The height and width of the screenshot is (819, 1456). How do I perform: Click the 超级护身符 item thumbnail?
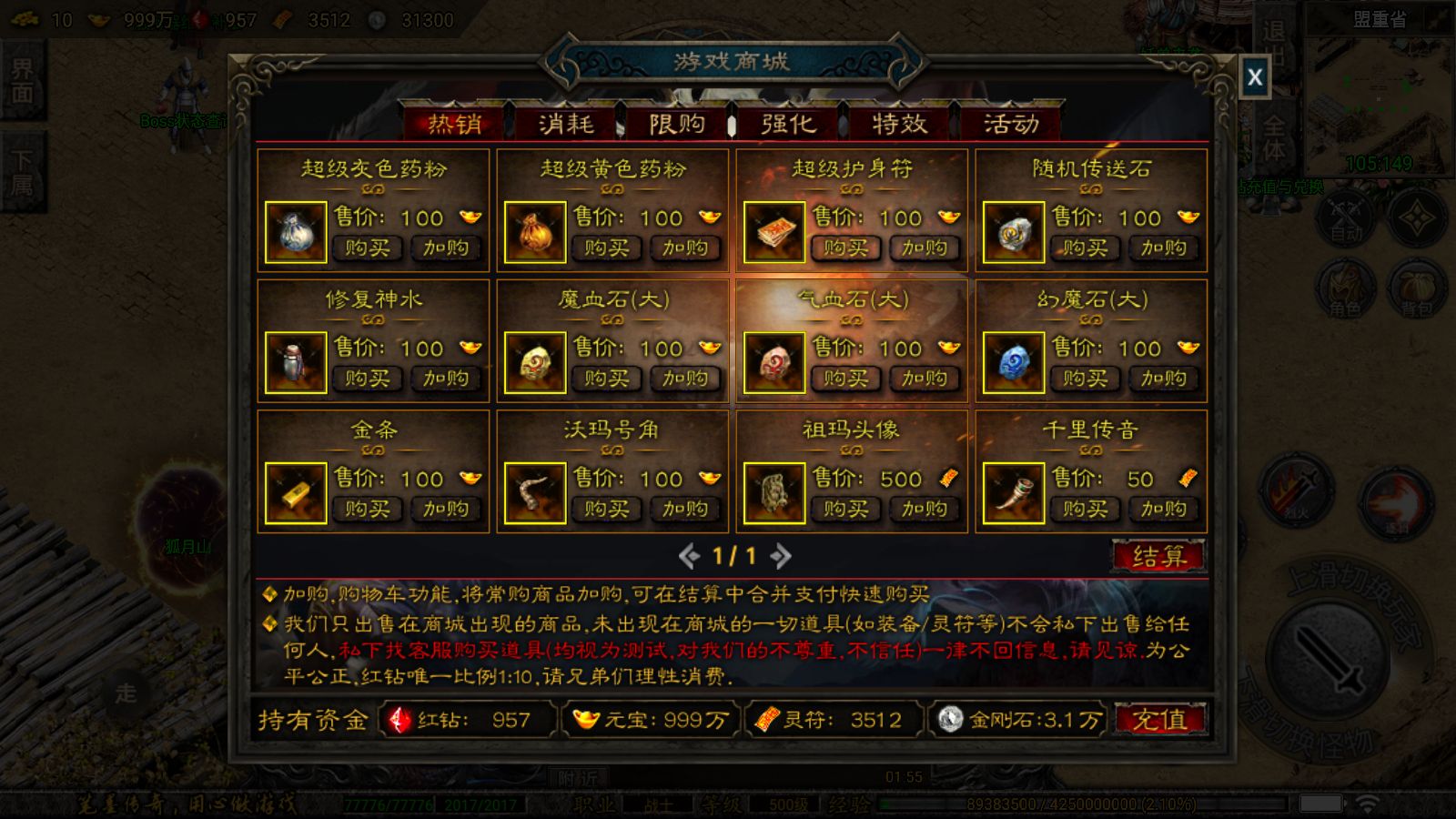tap(775, 233)
